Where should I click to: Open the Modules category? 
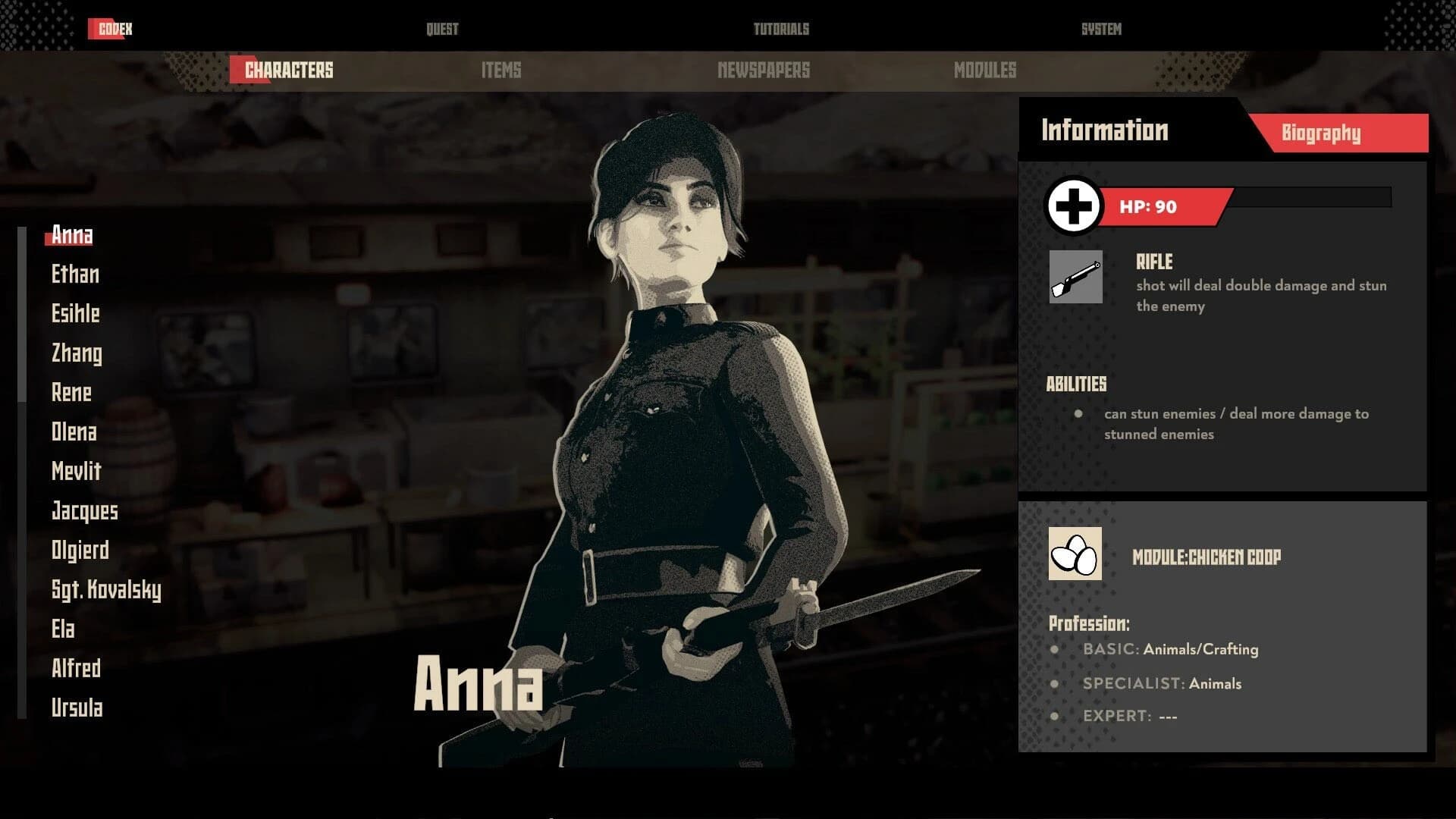click(985, 71)
